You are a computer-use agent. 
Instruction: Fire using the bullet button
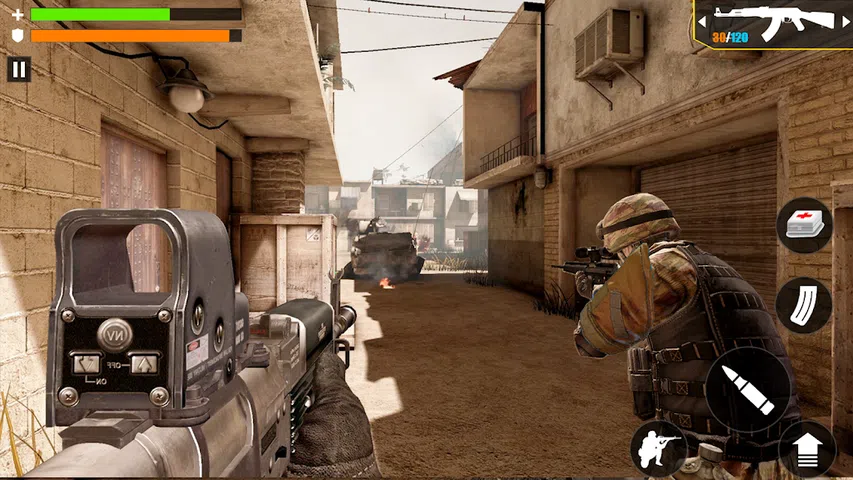click(748, 389)
